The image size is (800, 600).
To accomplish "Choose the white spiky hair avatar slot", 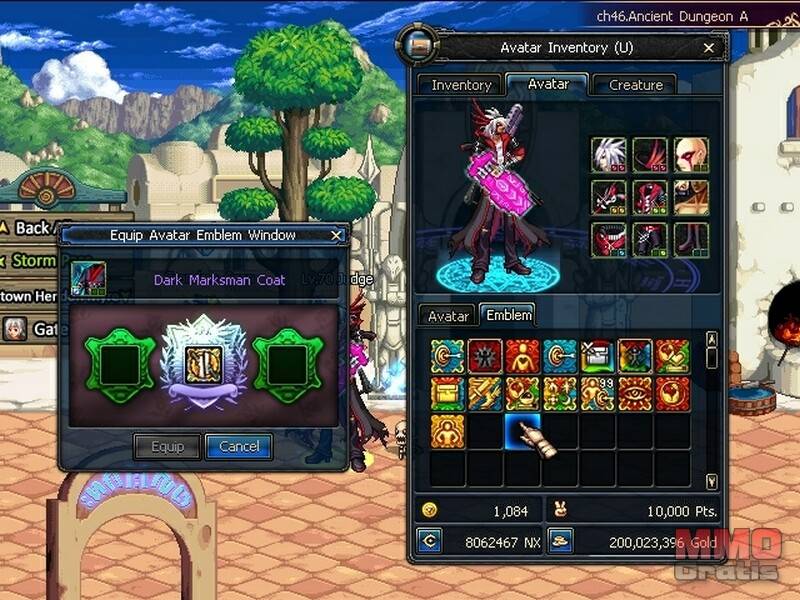I will (608, 156).
